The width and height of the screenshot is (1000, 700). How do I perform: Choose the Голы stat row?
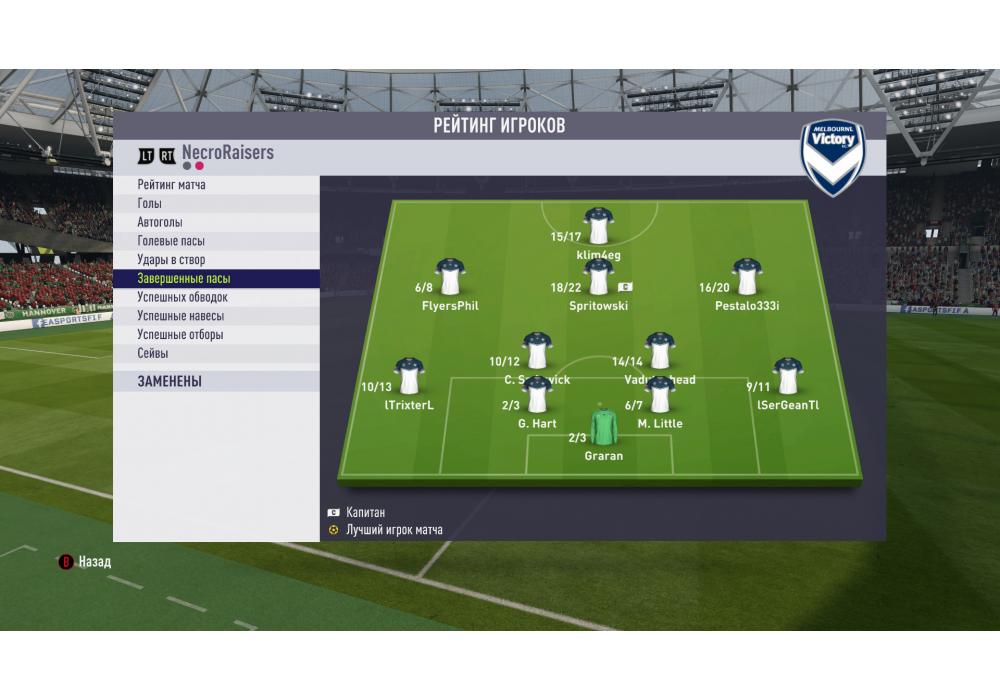tap(150, 204)
